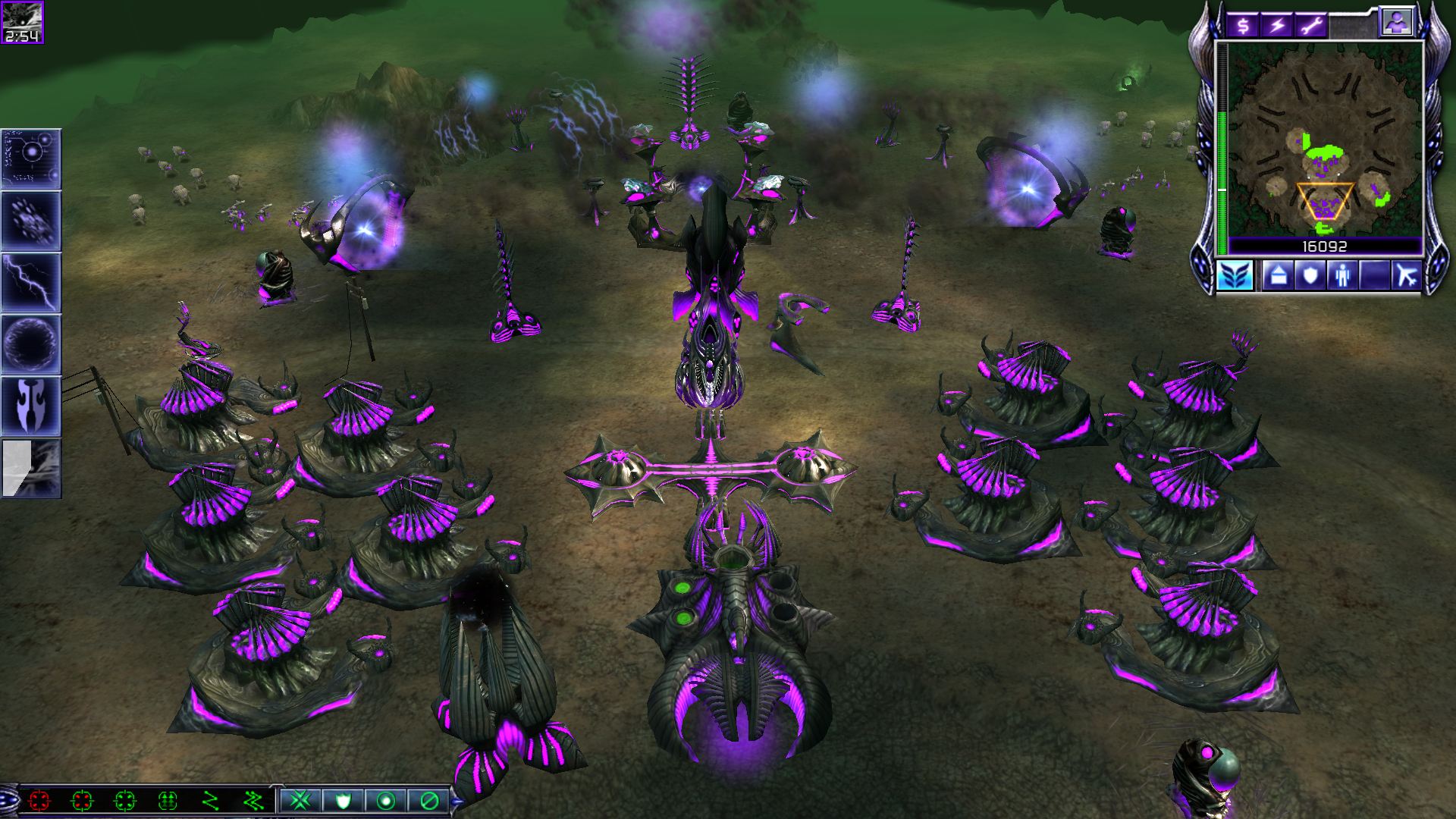Toggle sell mode with the dollar button

click(1243, 27)
